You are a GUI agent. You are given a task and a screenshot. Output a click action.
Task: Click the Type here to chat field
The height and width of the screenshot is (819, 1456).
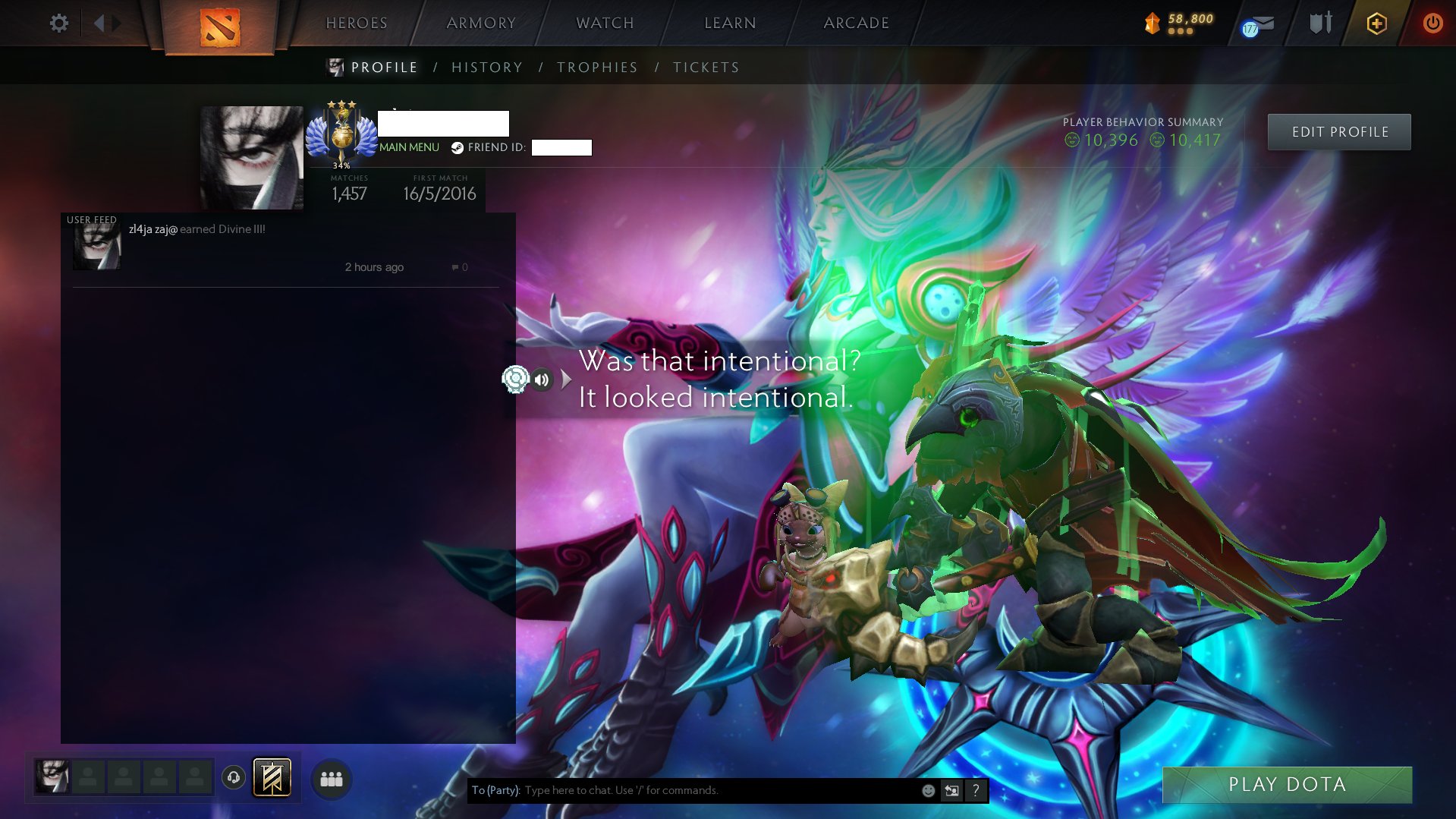click(683, 790)
